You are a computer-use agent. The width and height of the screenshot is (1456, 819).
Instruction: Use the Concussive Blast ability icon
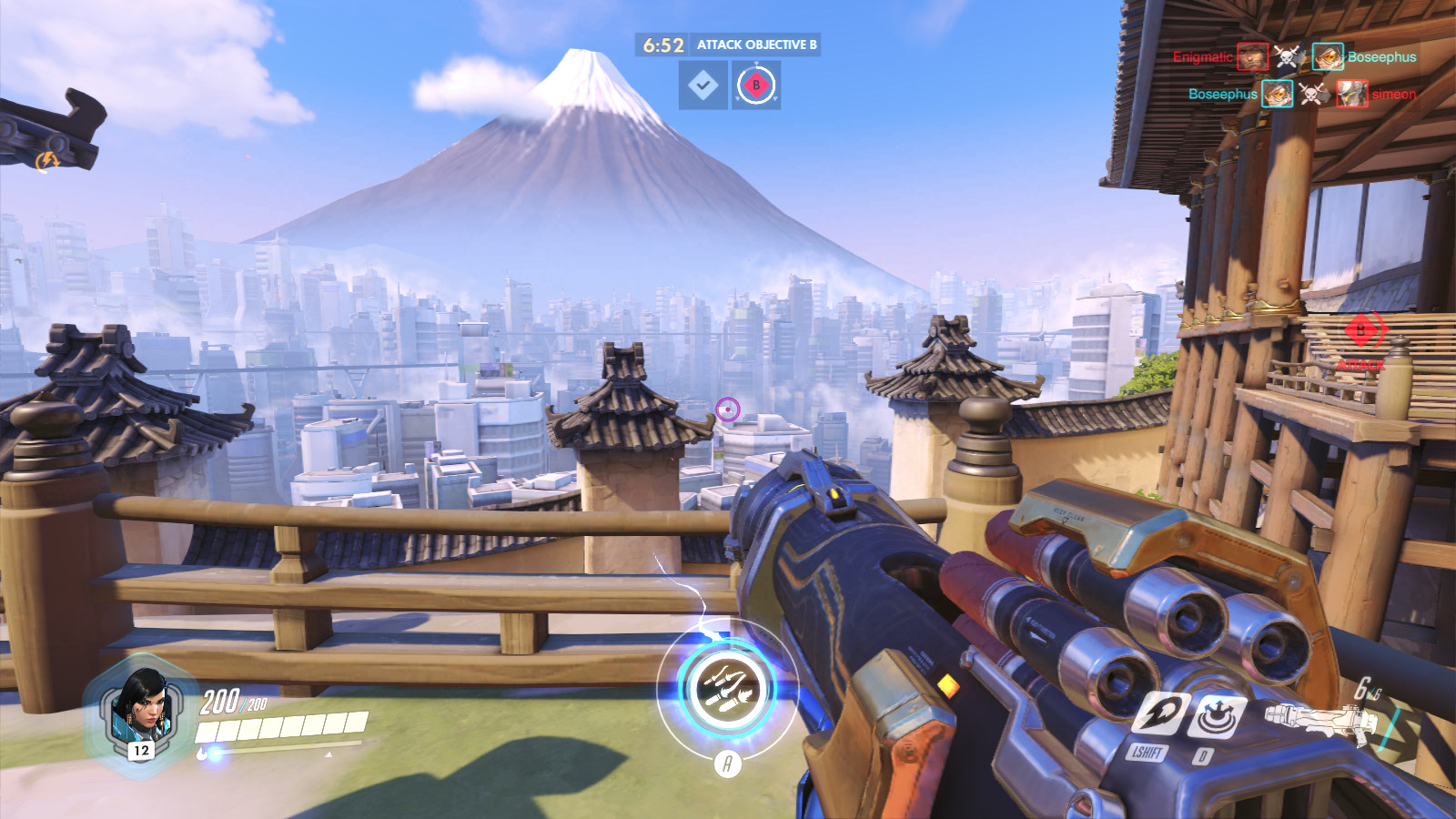tap(1218, 716)
